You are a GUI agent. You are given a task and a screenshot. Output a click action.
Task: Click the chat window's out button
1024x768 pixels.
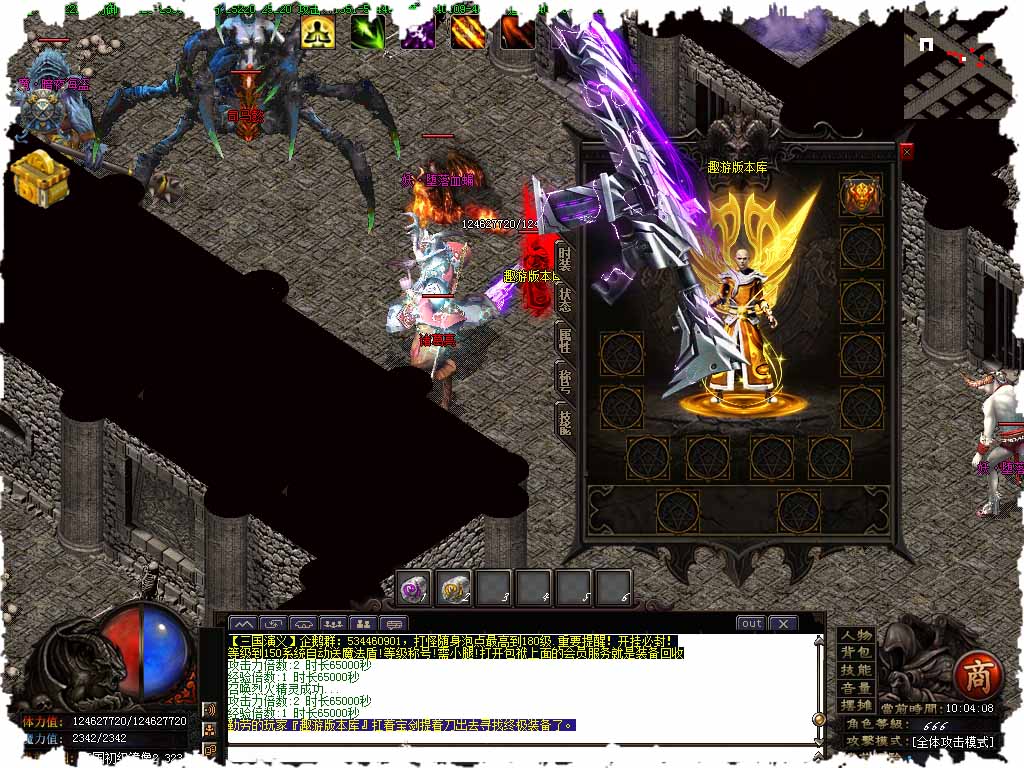point(751,623)
